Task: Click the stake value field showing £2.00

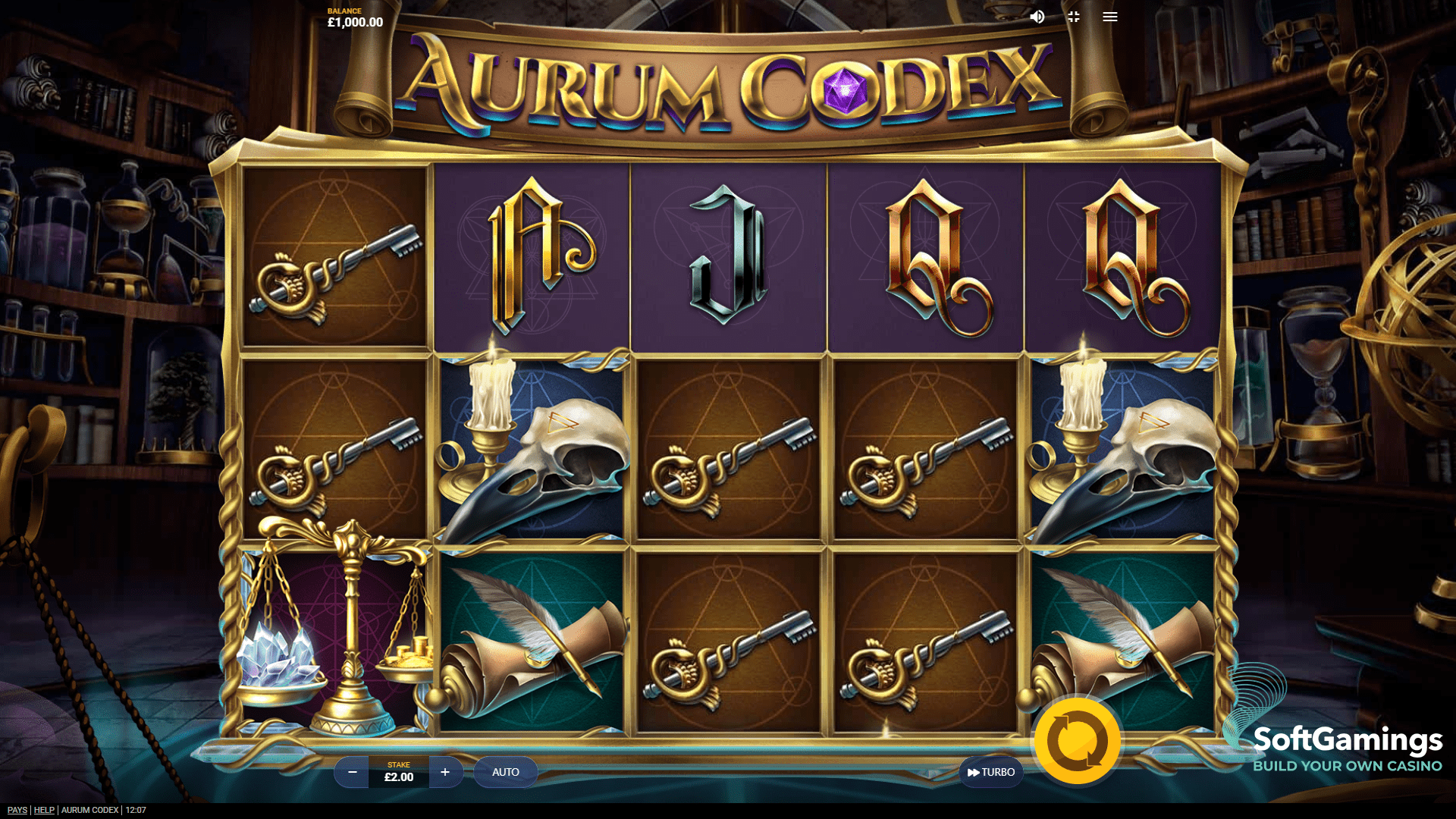Action: pyautogui.click(x=398, y=772)
